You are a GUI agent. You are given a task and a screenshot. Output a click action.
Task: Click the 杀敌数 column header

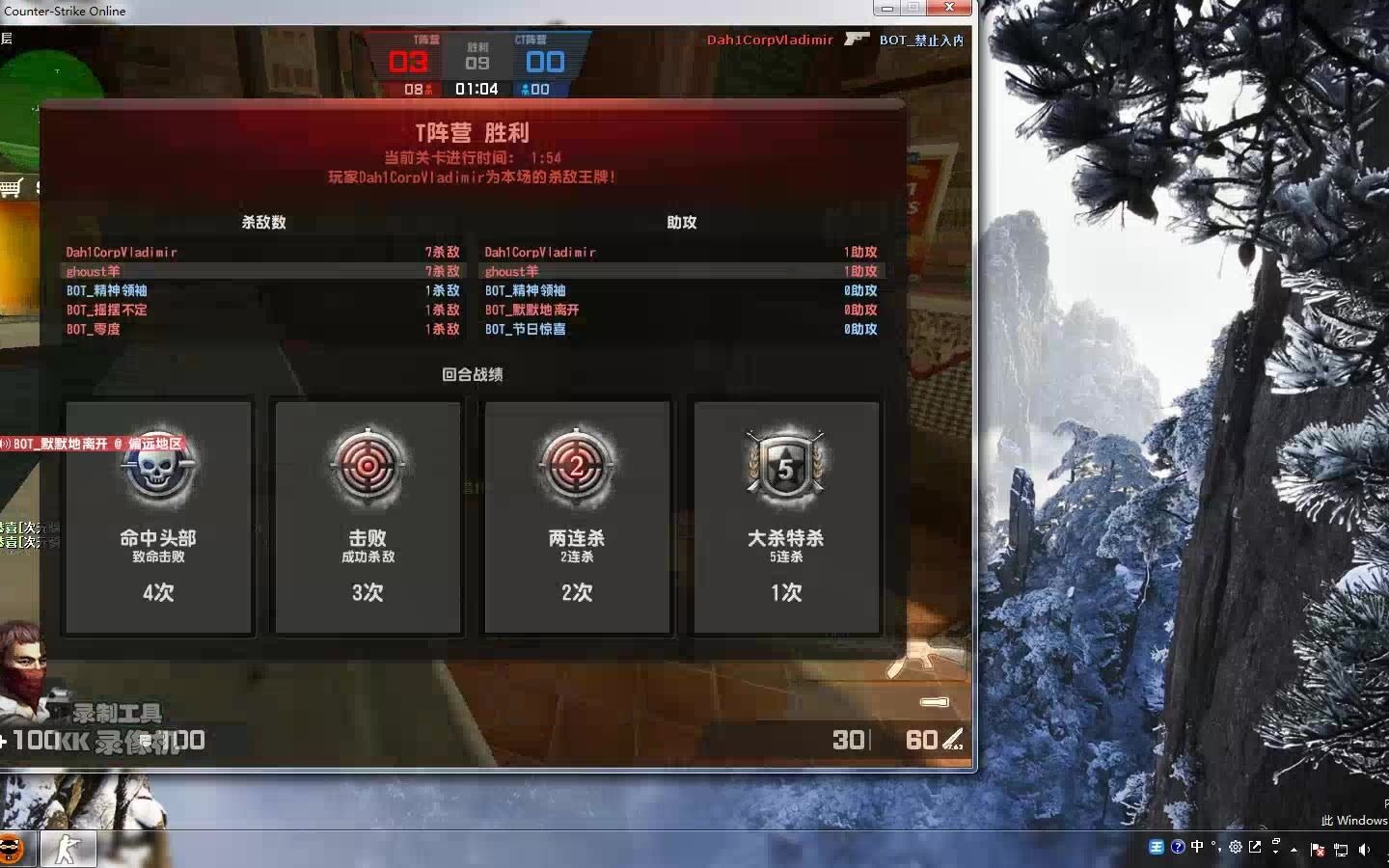pyautogui.click(x=263, y=222)
